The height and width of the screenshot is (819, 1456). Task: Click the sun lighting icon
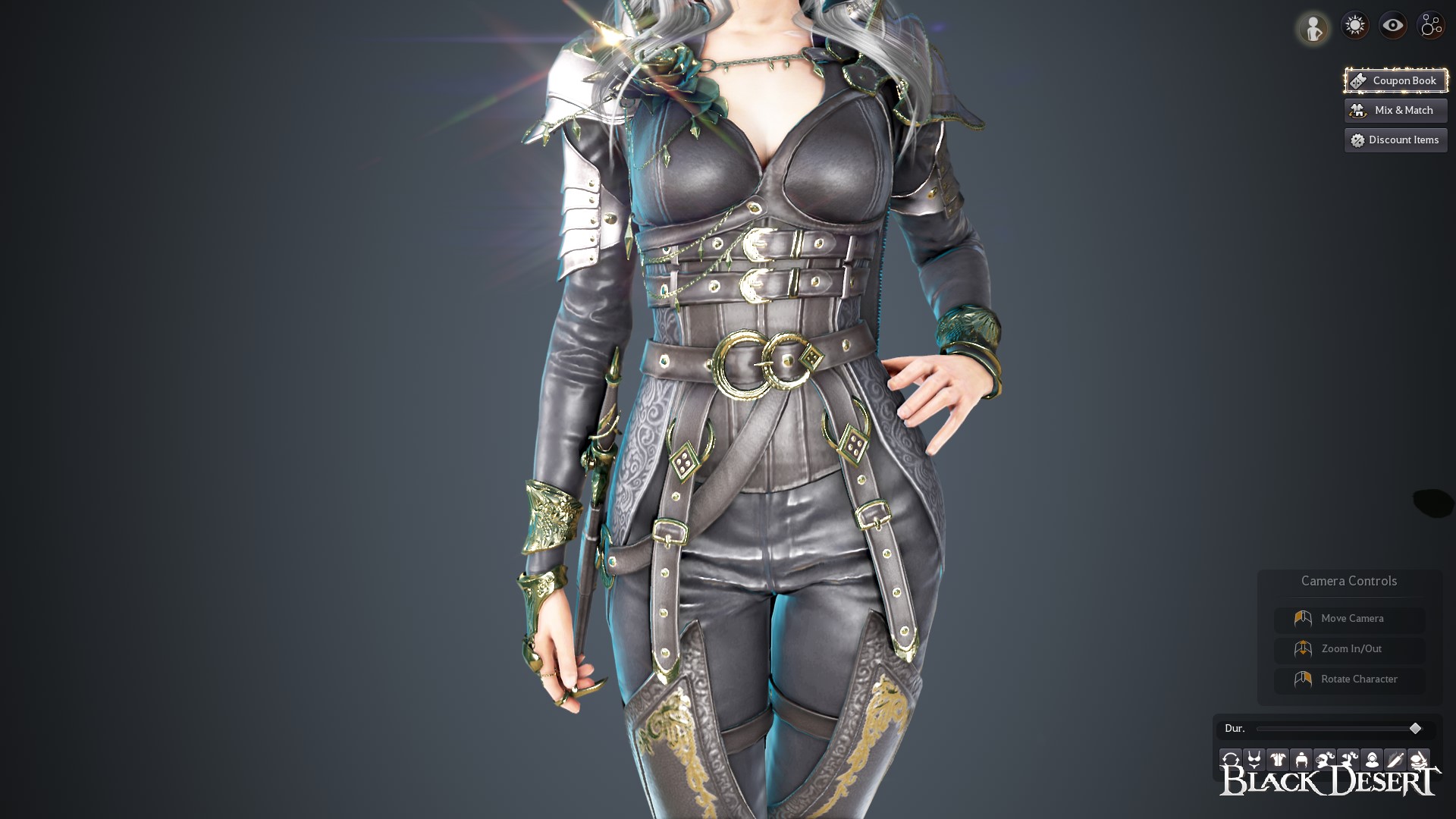pos(1355,24)
